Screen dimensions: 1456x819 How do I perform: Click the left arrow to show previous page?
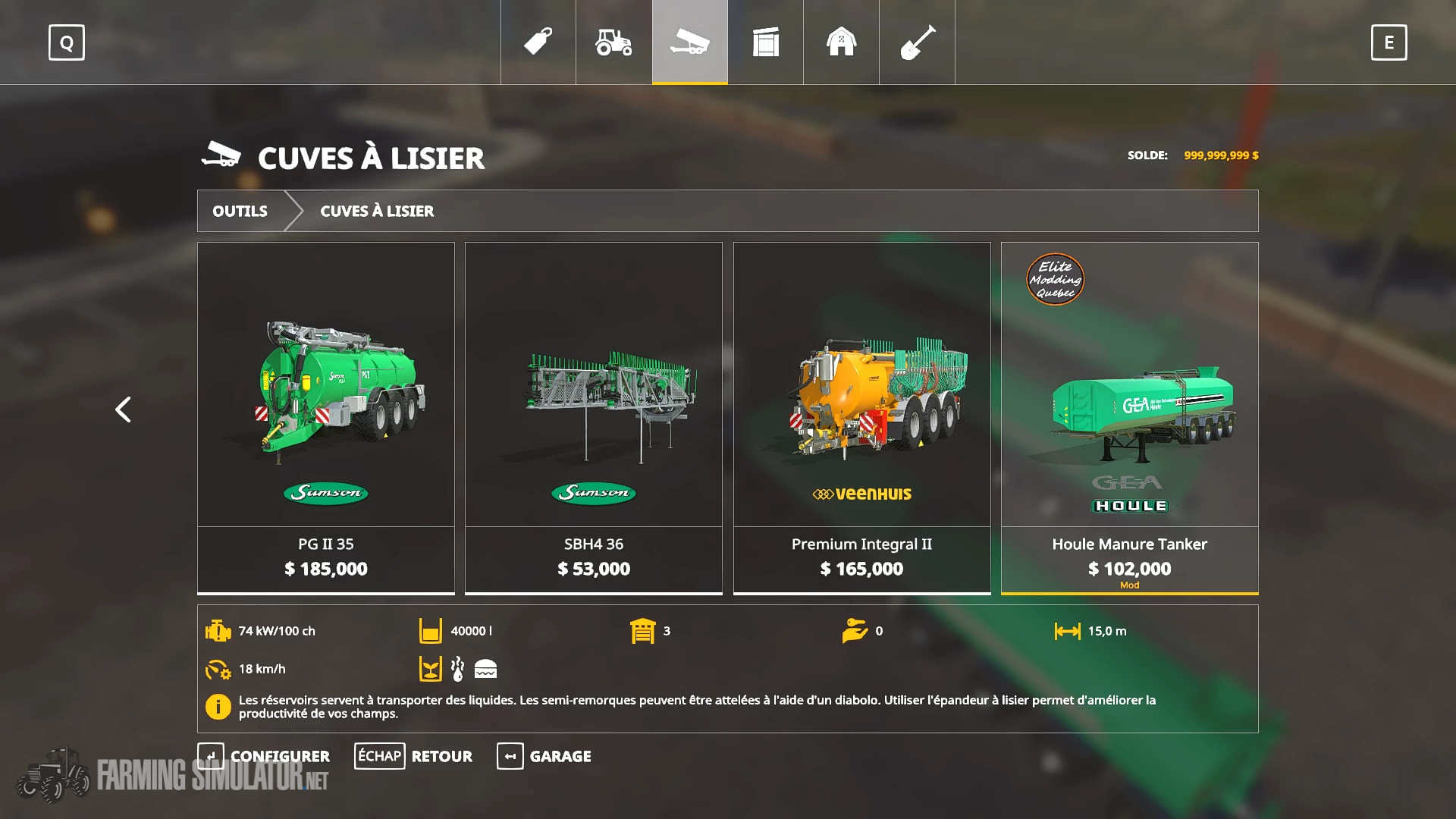click(x=123, y=409)
